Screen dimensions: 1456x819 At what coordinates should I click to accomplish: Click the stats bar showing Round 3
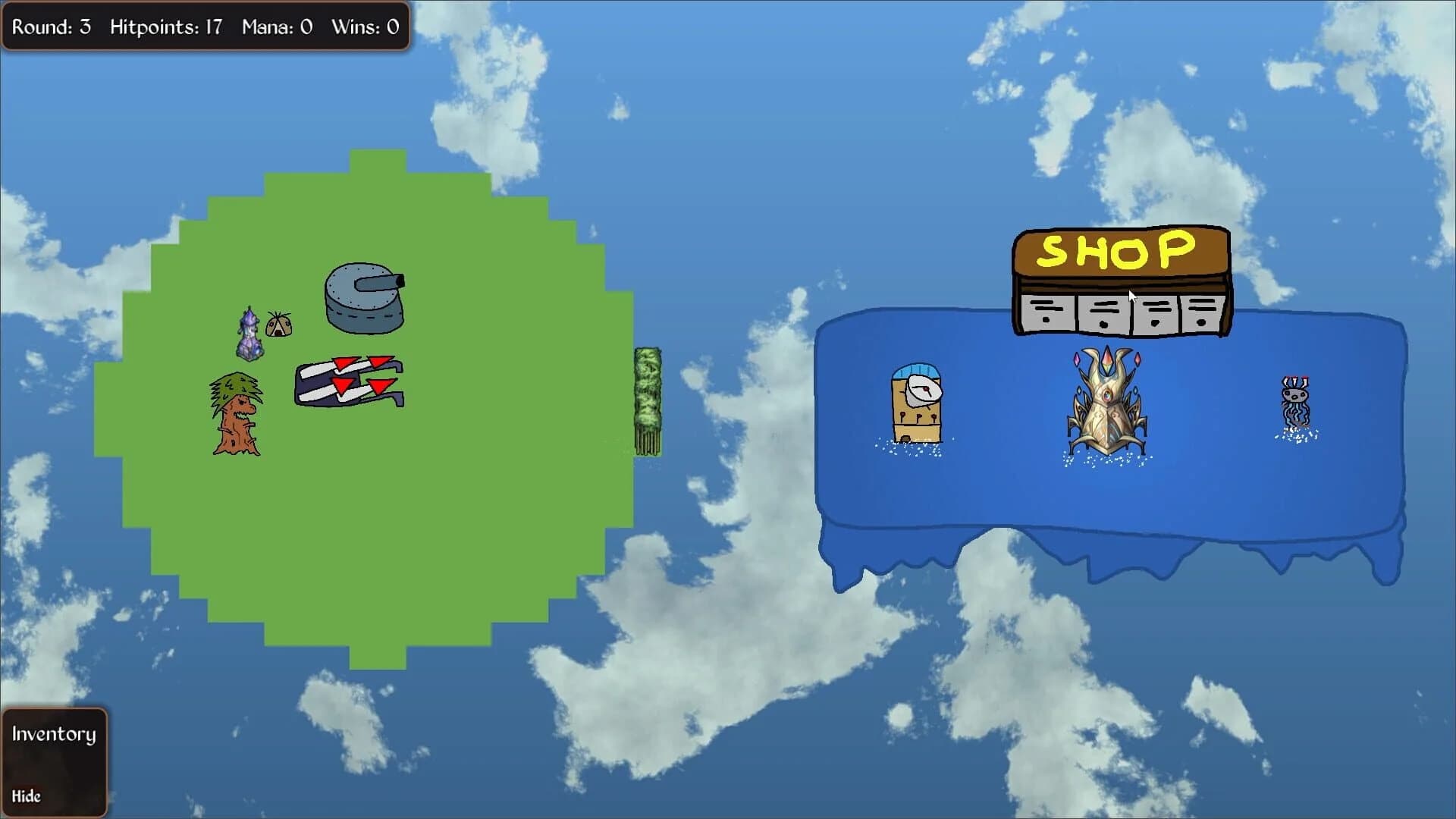point(203,27)
